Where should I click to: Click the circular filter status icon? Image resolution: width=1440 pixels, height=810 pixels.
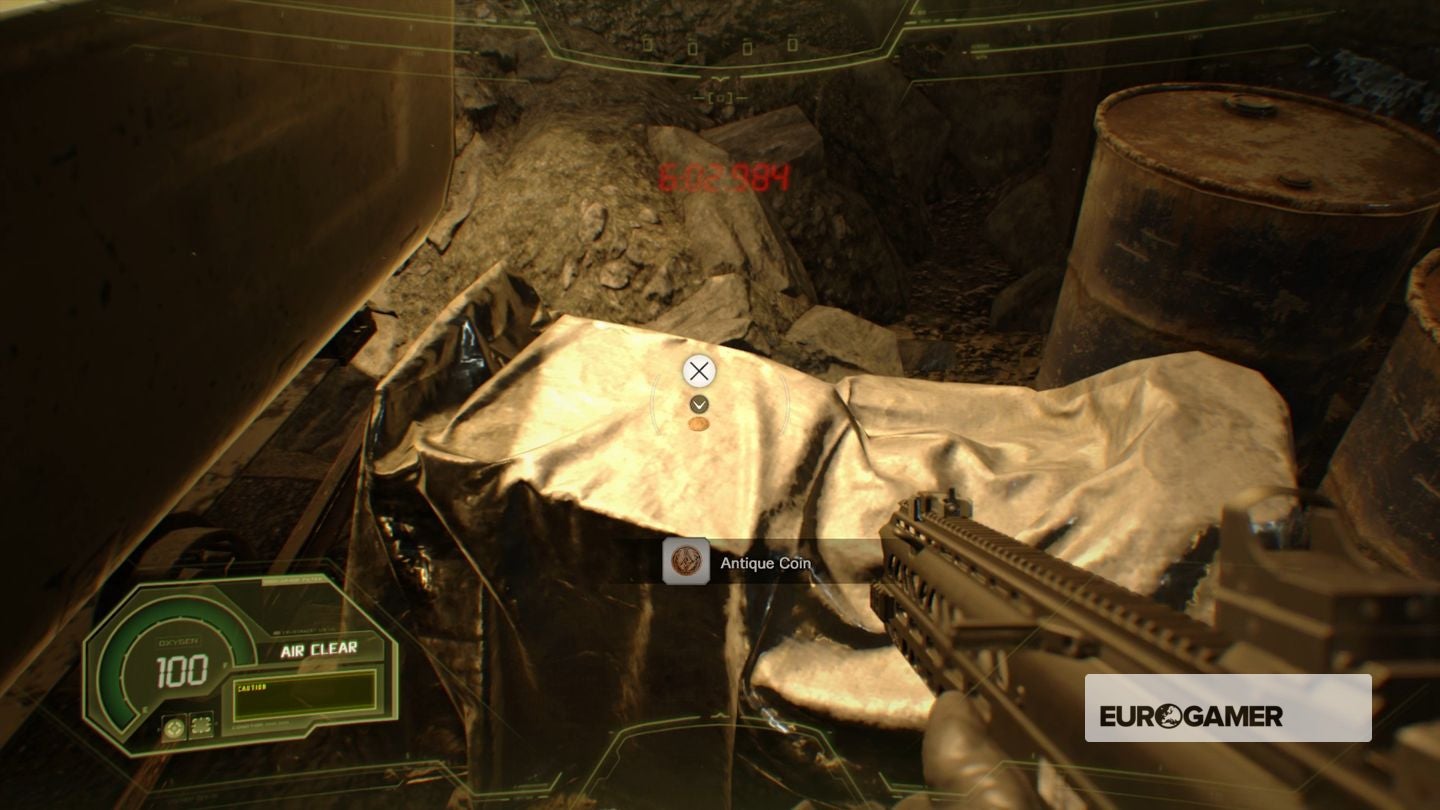tap(174, 727)
